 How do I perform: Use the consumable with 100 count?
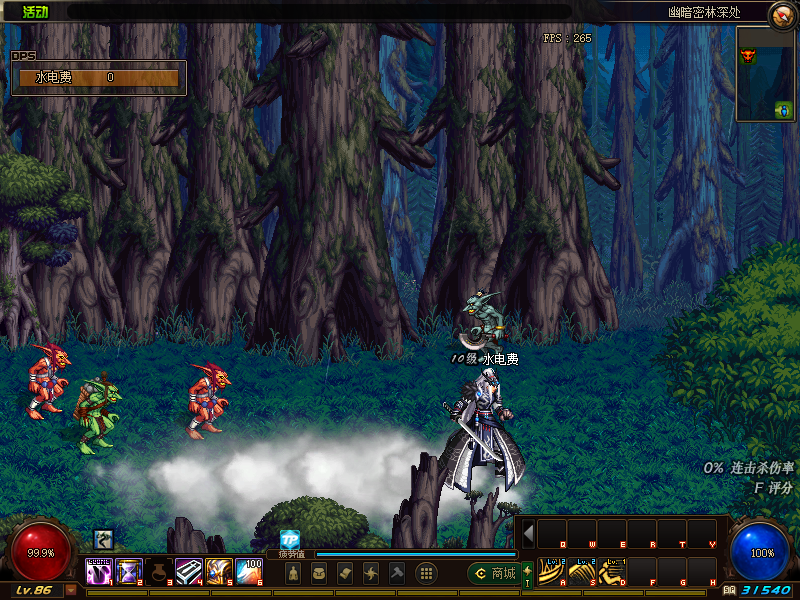[249, 572]
